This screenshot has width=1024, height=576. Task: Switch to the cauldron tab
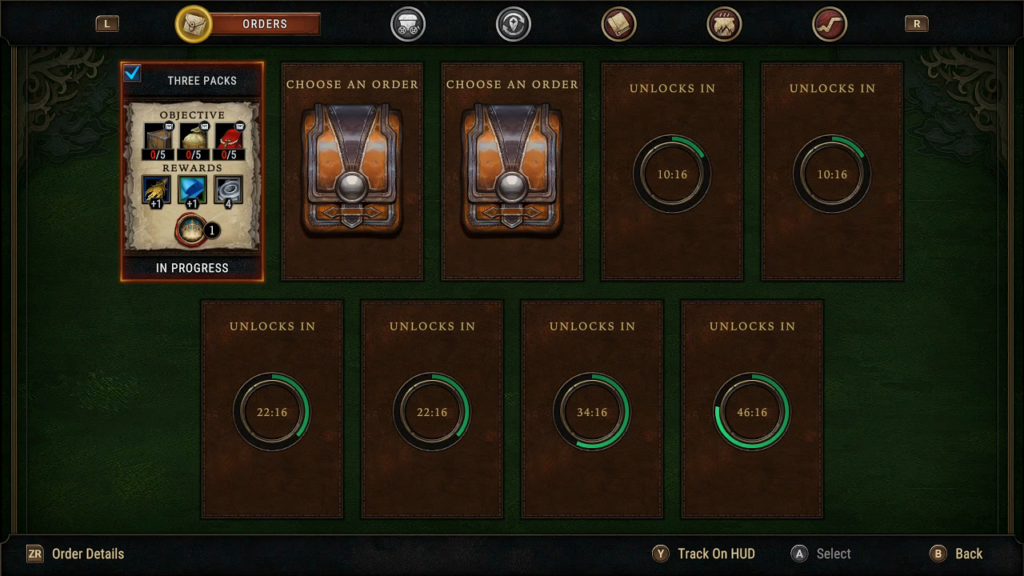[724, 24]
